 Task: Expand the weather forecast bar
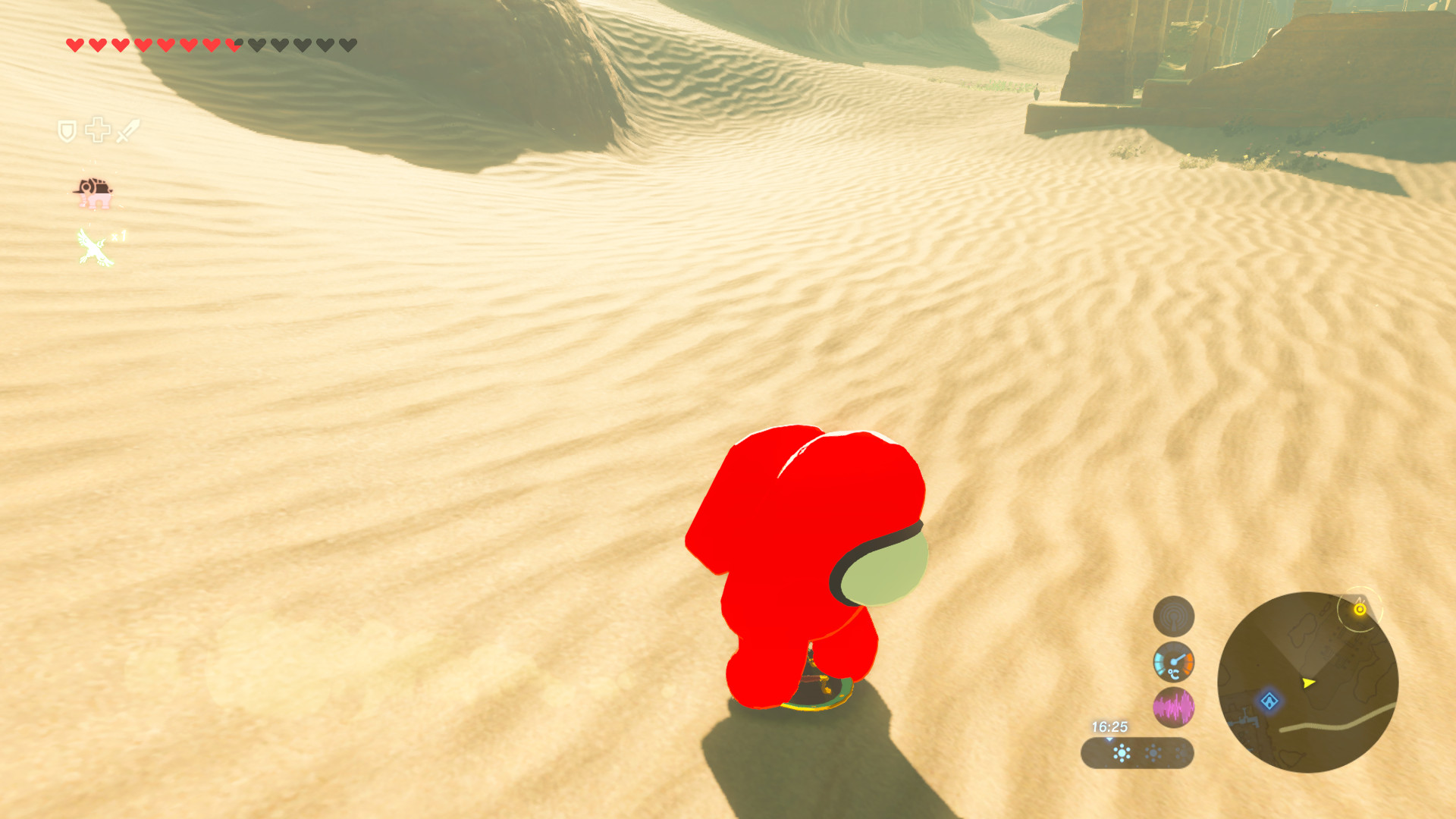[x=1137, y=754]
